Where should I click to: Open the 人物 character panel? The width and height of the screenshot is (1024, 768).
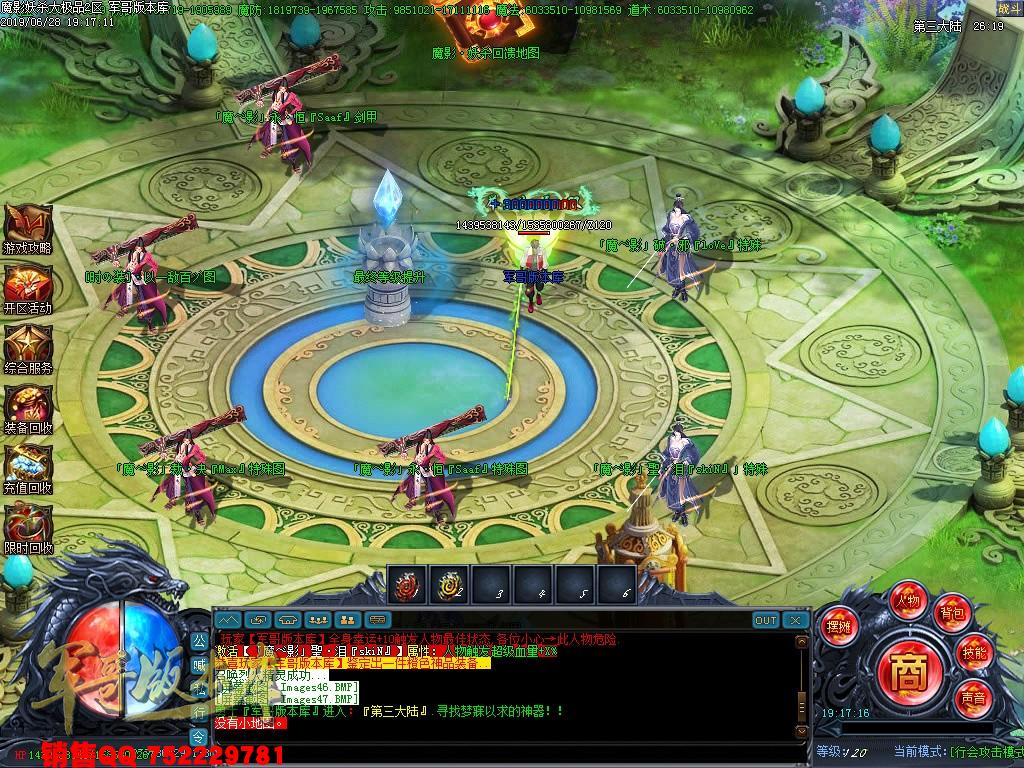[x=908, y=601]
